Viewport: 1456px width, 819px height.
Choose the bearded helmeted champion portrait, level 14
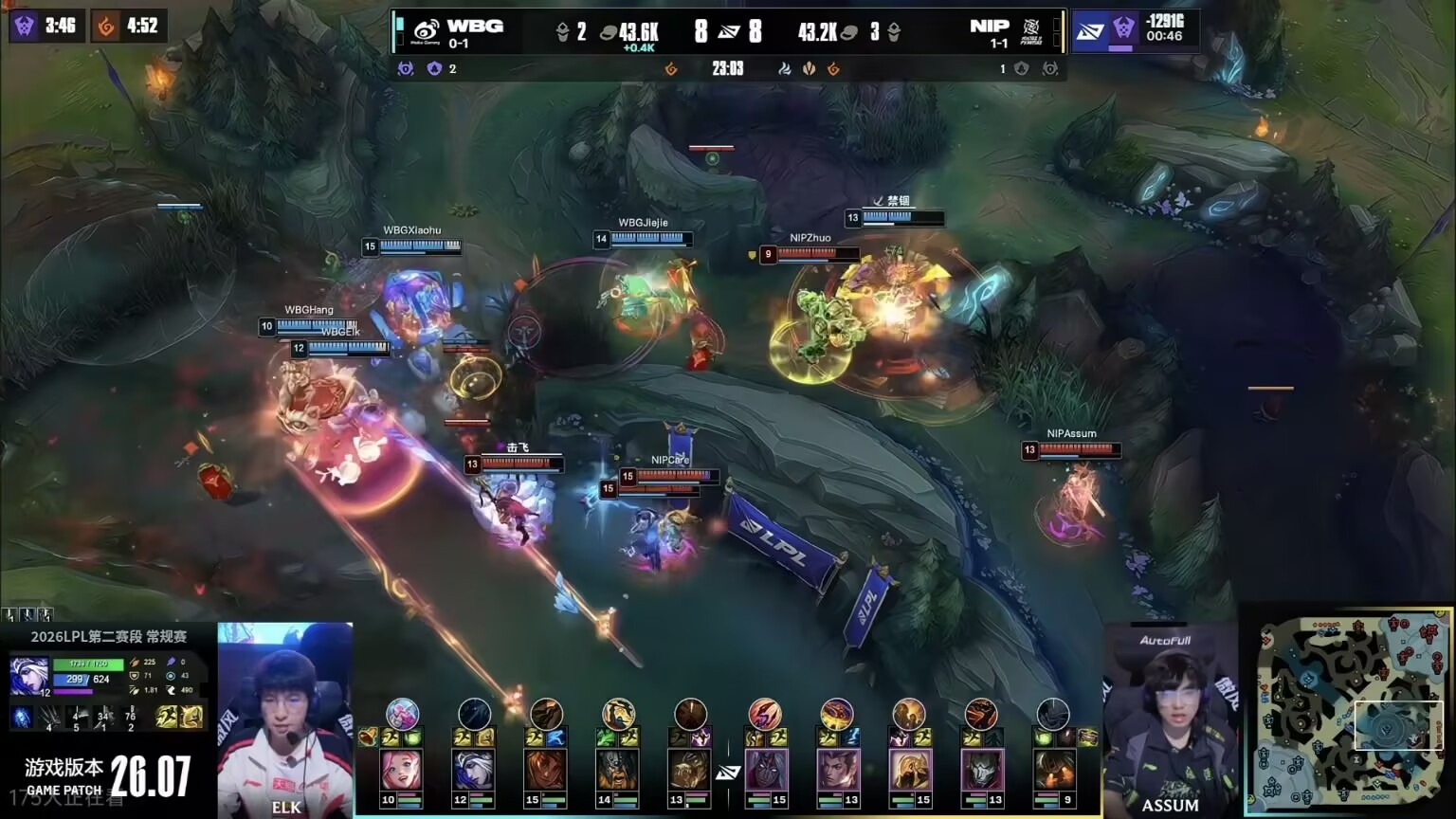point(618,771)
